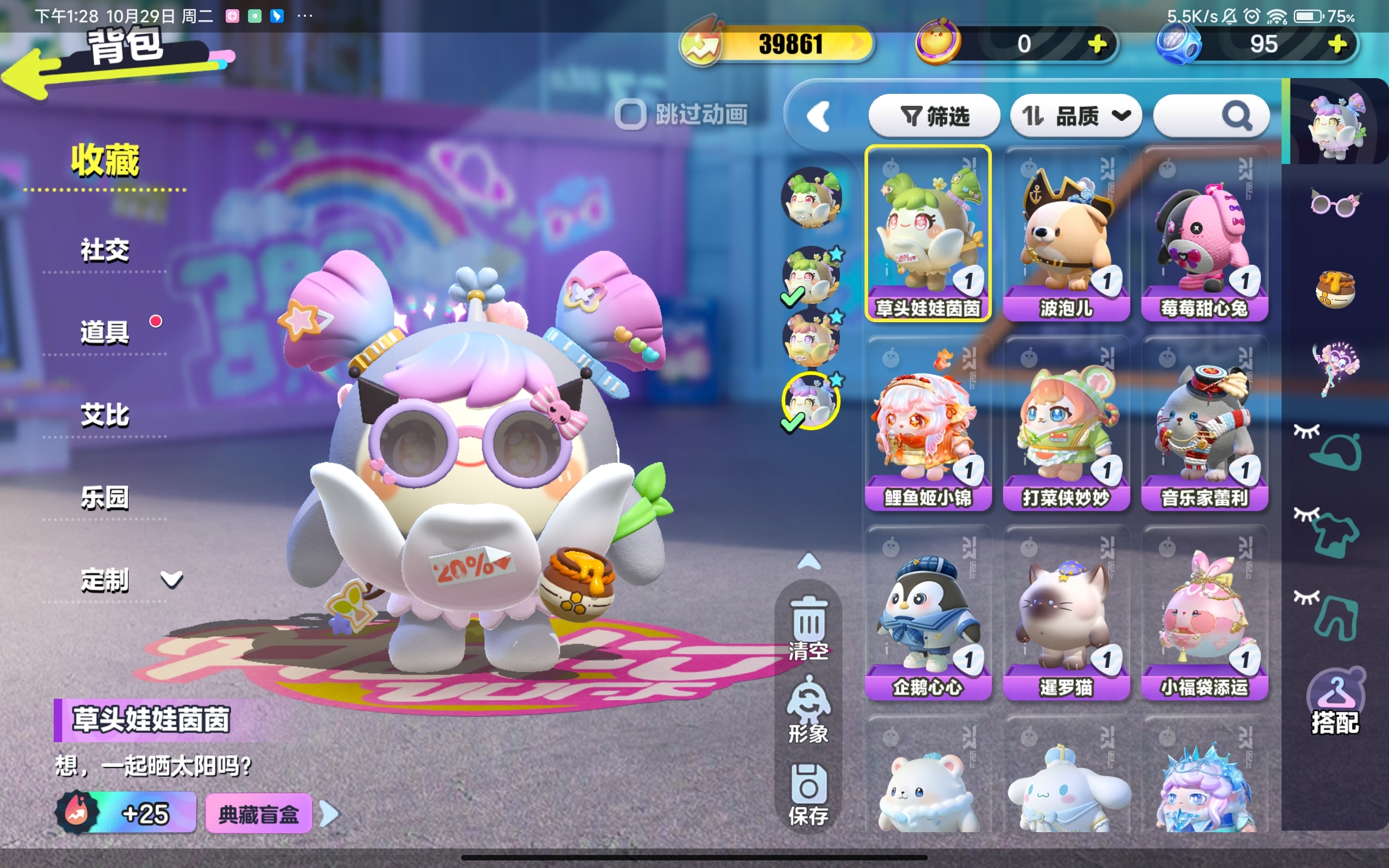Open the 筛选 filter options

[934, 117]
